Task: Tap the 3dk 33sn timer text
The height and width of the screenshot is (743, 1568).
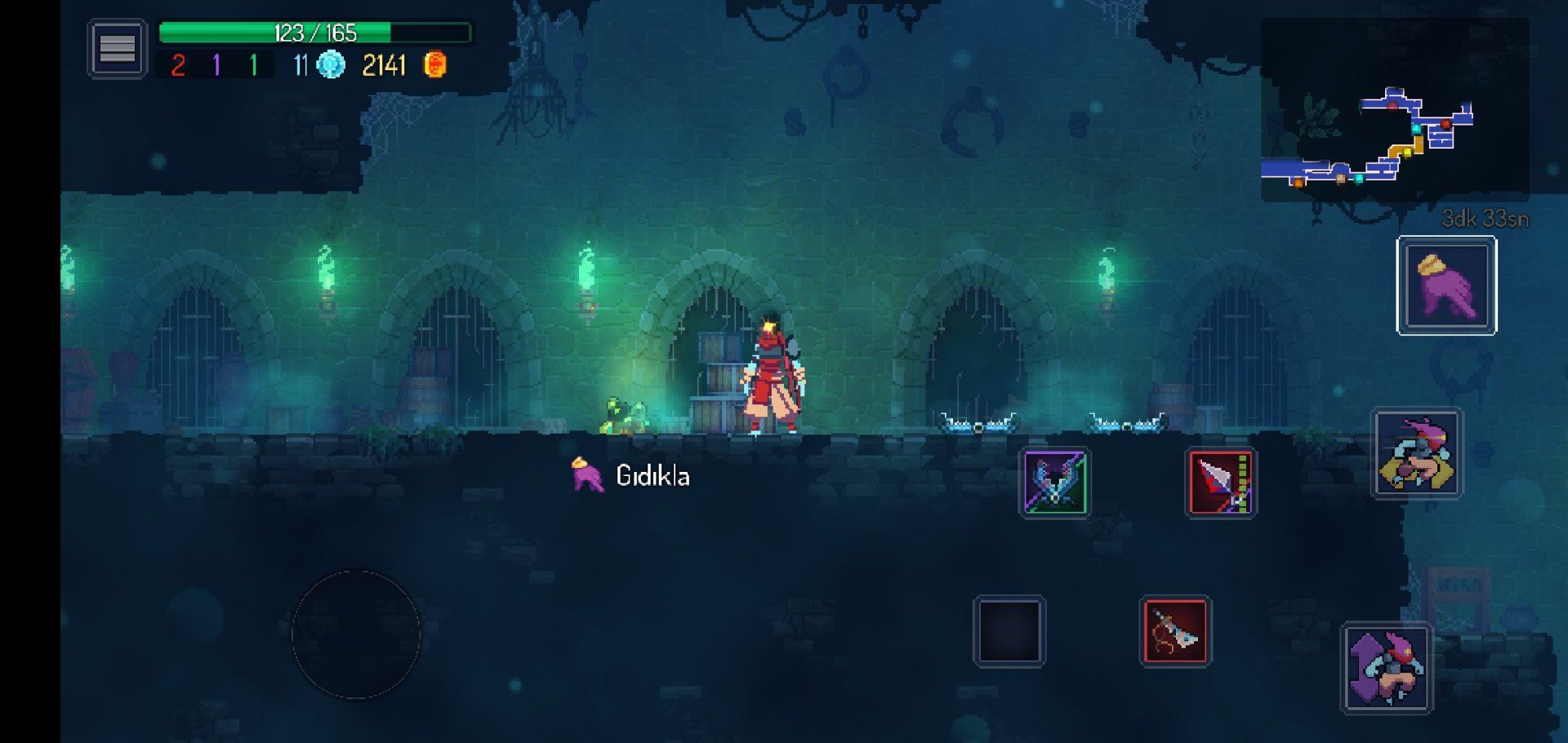Action: (x=1484, y=219)
